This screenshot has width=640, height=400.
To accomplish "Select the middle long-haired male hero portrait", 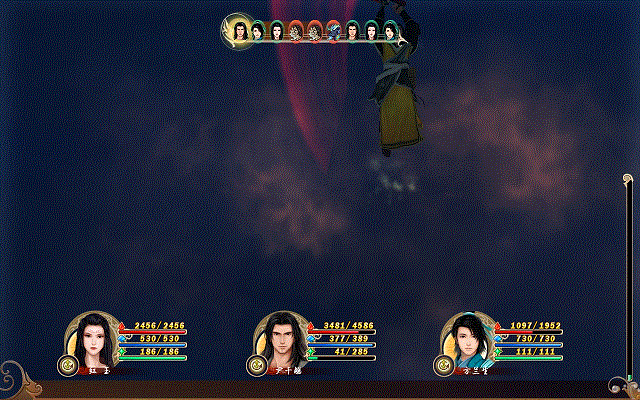I will pos(282,338).
